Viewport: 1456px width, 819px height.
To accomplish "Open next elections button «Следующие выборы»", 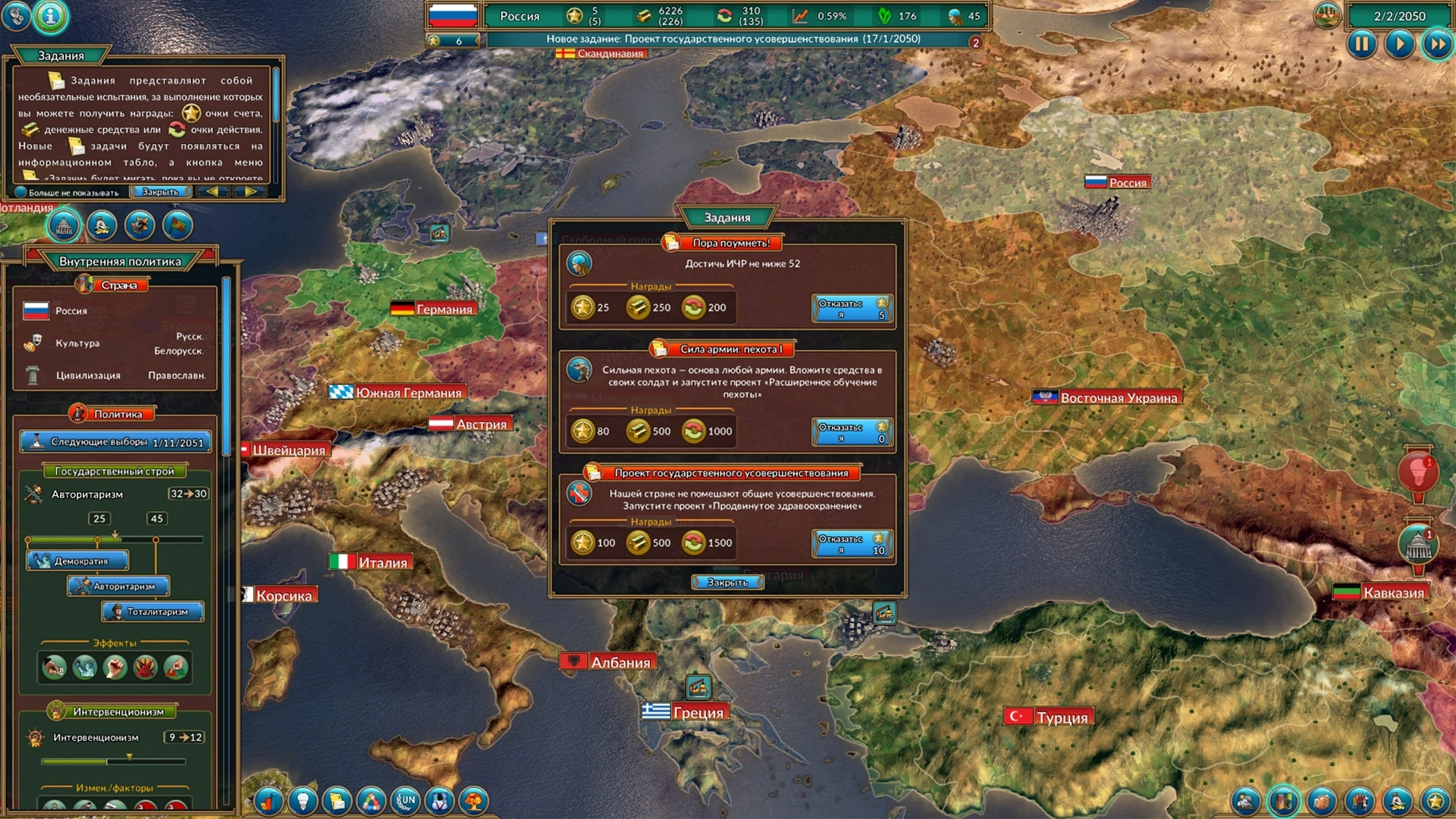I will coord(115,442).
